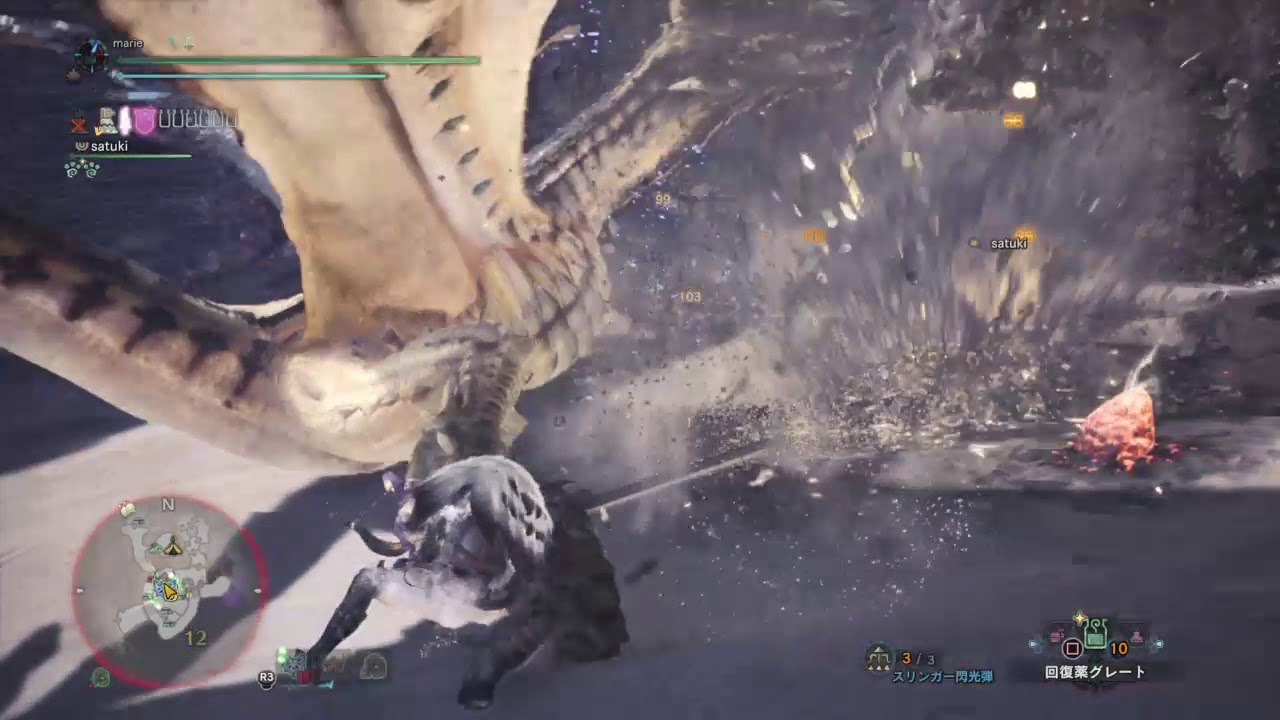The image size is (1280, 720).
Task: Toggle the R3 minimap zoom control
Action: [x=266, y=677]
